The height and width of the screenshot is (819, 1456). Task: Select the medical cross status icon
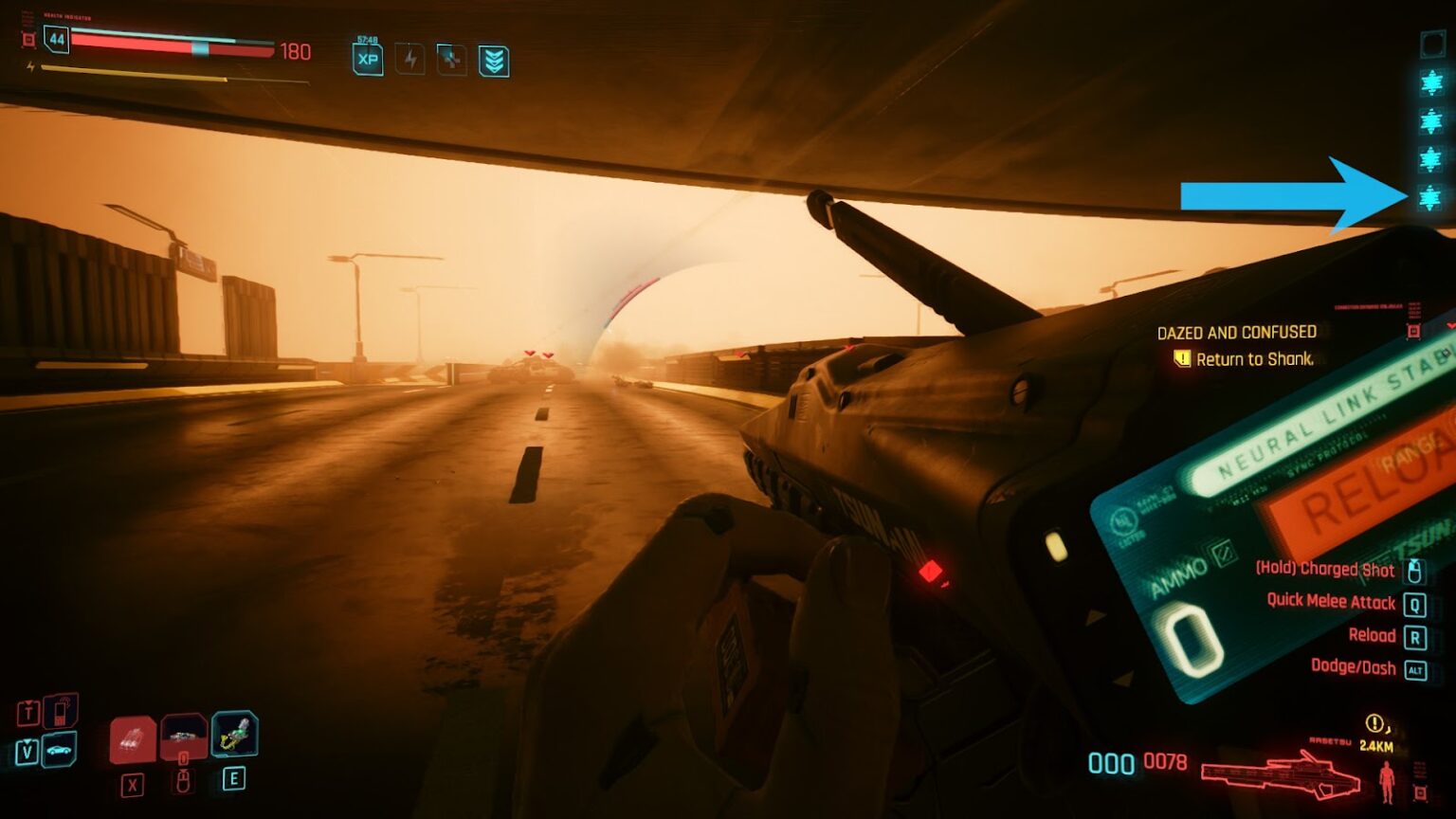pyautogui.click(x=451, y=59)
